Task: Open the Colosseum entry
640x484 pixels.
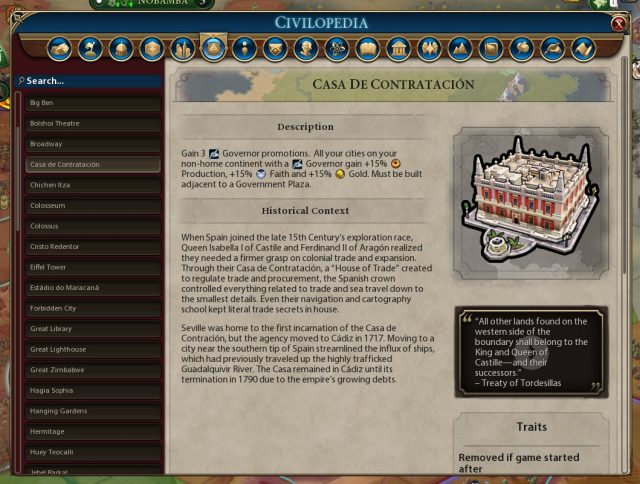Action: click(92, 205)
